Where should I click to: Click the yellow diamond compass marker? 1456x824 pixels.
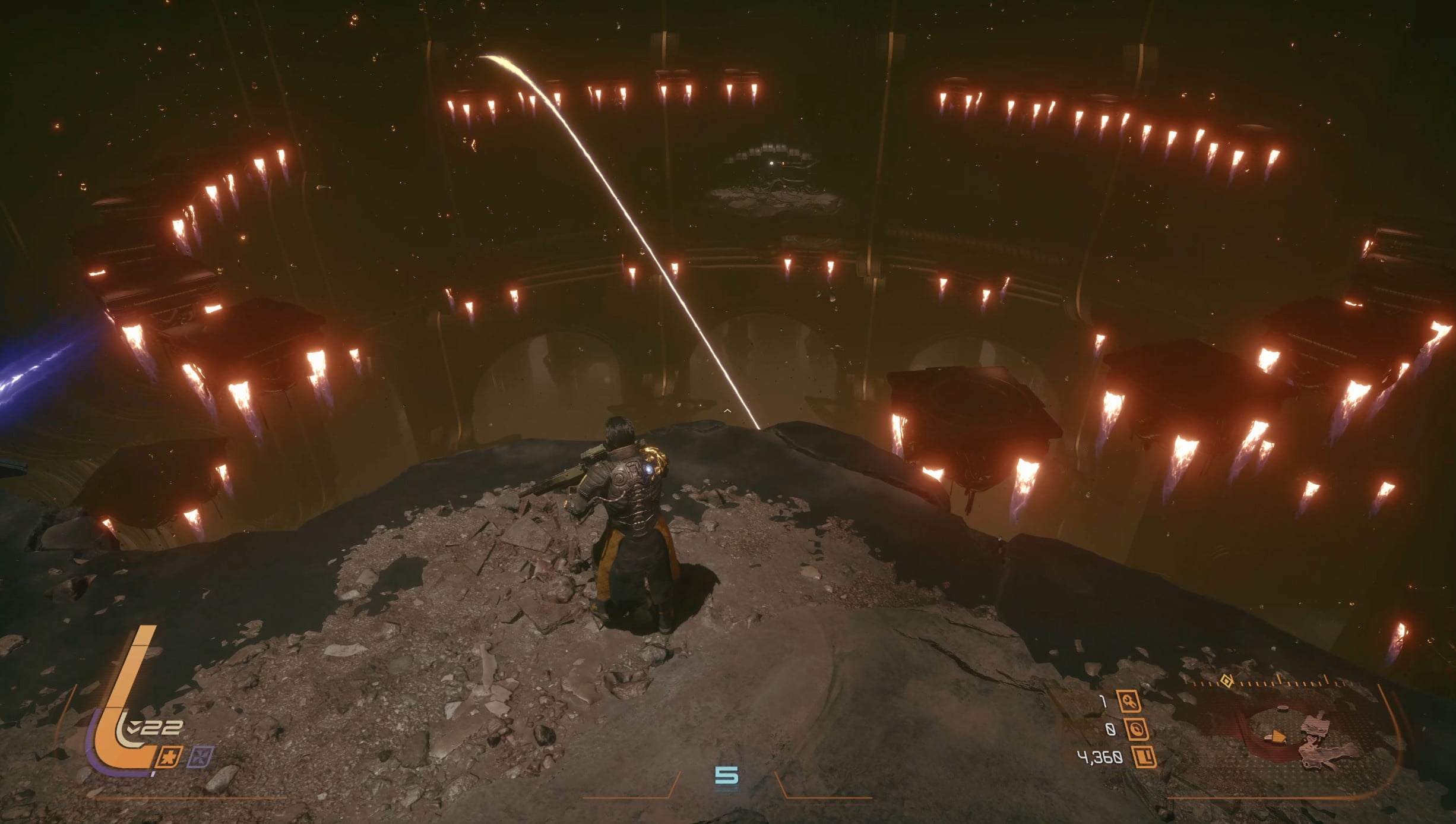coord(1226,681)
